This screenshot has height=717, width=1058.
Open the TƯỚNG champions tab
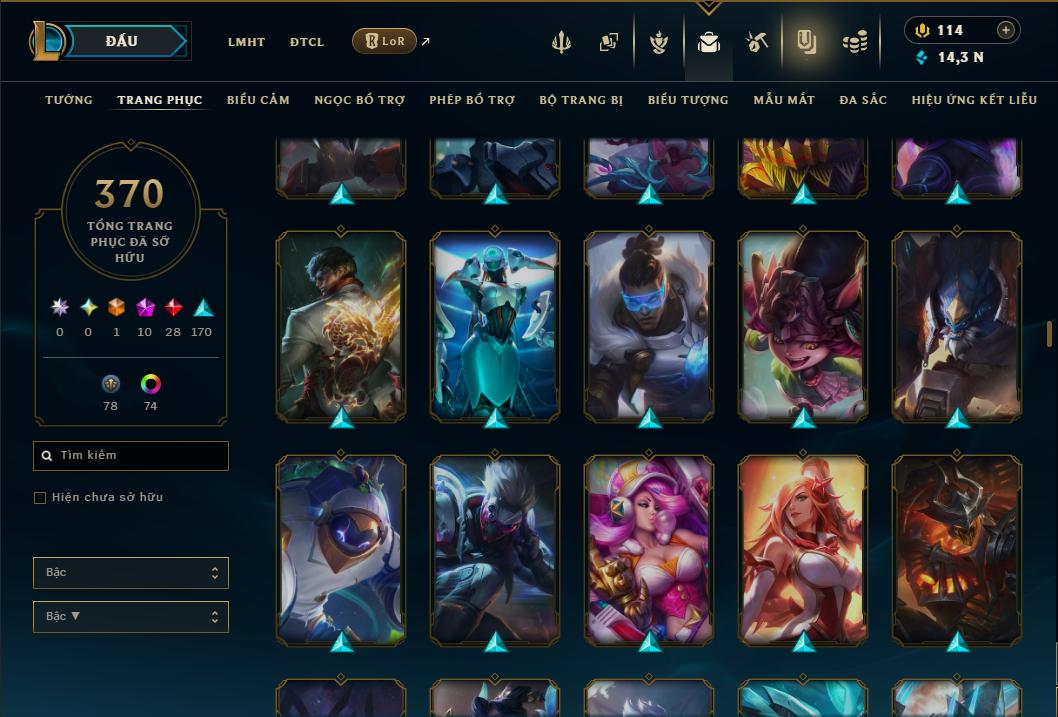click(69, 100)
